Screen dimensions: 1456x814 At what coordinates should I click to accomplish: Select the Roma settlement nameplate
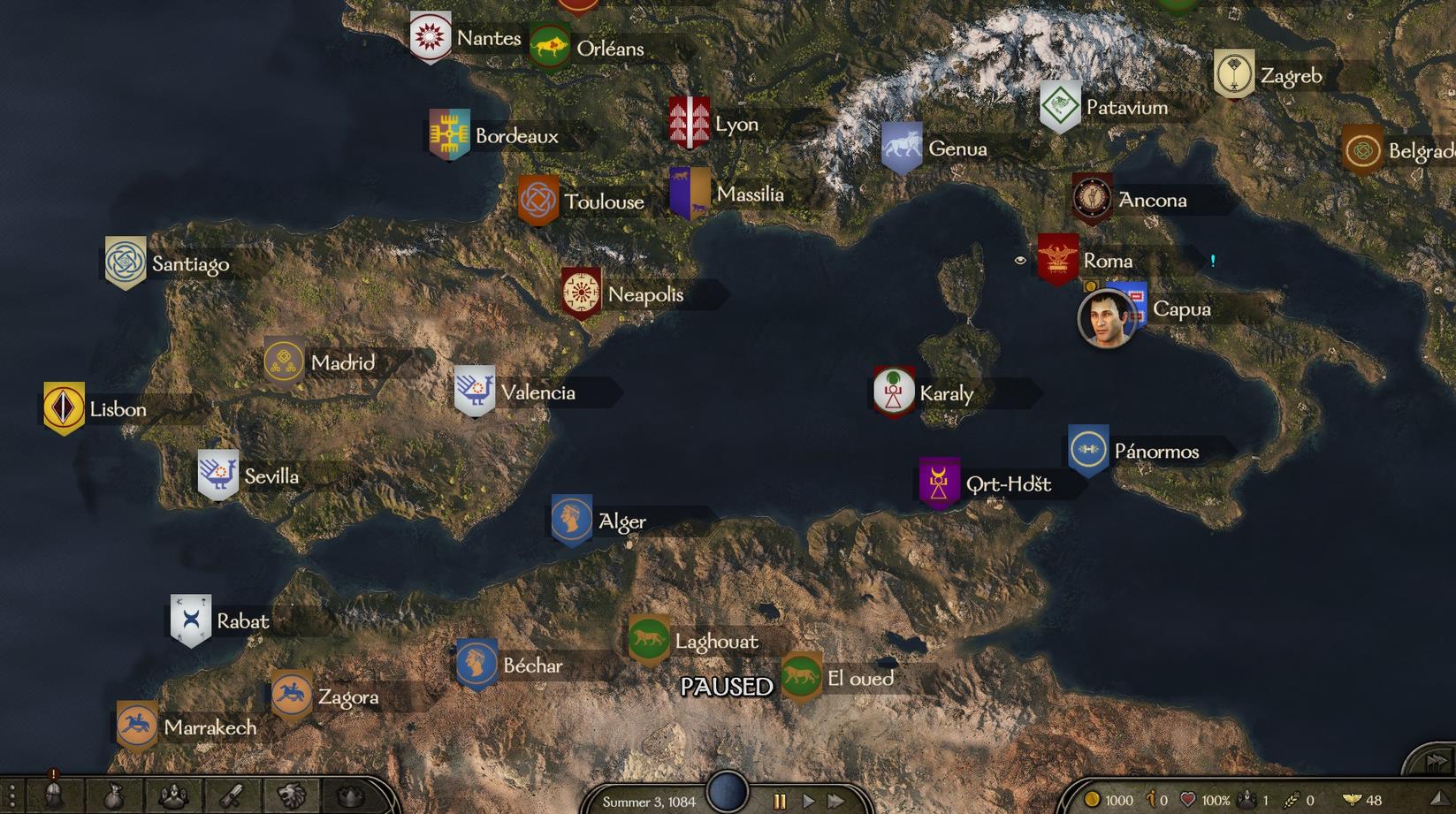pos(1107,261)
